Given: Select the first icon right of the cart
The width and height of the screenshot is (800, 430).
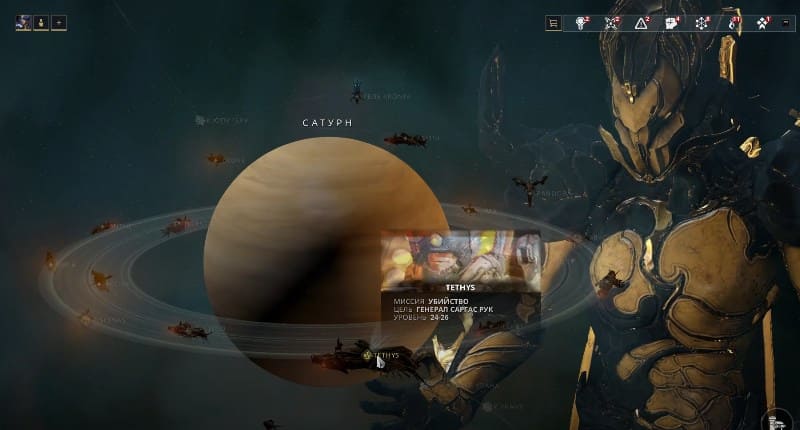Looking at the screenshot, I should [581, 23].
